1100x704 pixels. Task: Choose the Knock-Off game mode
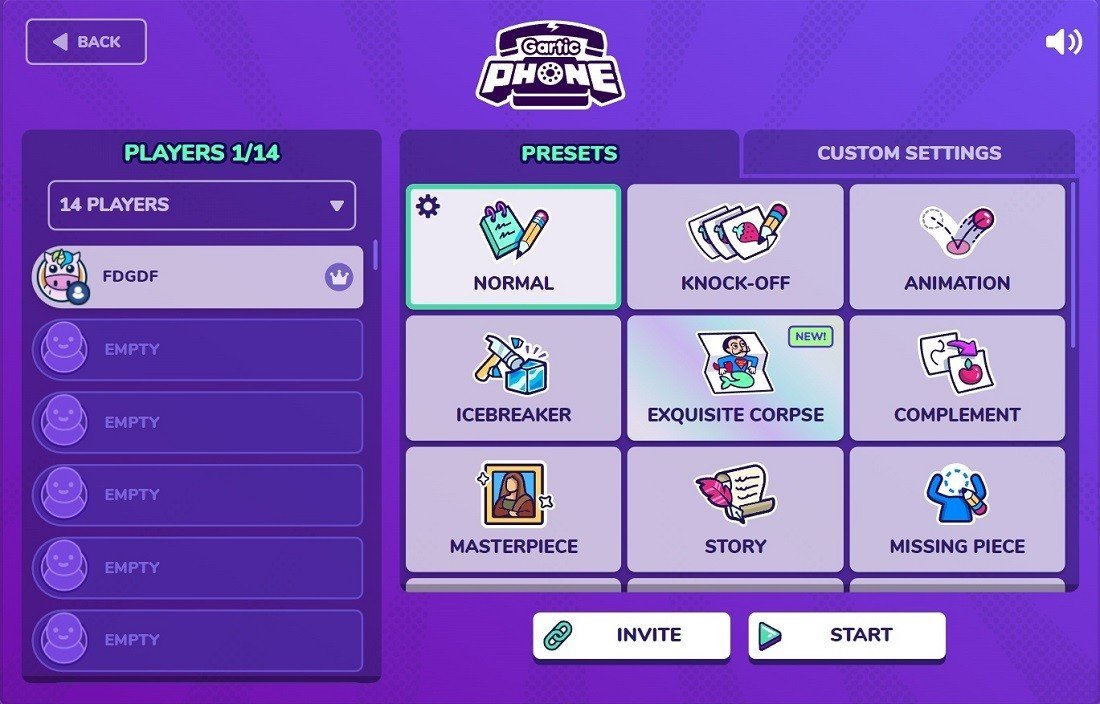[x=735, y=247]
